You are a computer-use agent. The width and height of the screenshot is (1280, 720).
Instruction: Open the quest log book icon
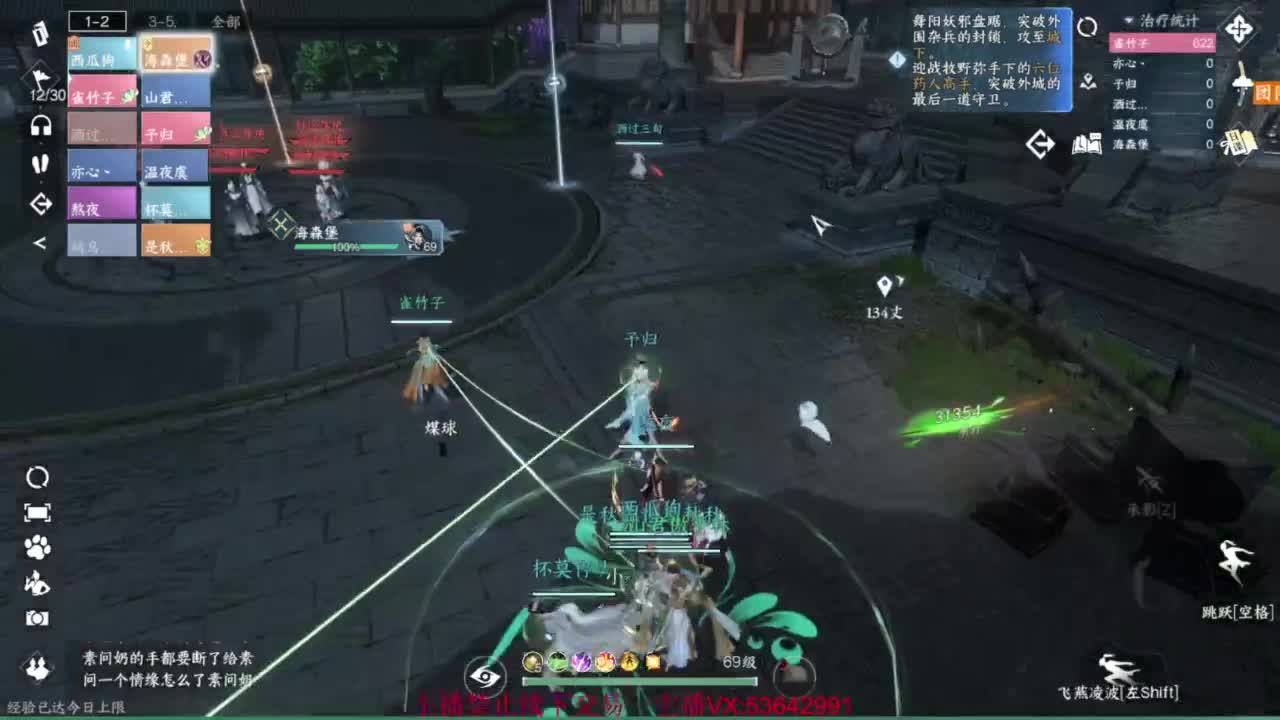click(1090, 144)
